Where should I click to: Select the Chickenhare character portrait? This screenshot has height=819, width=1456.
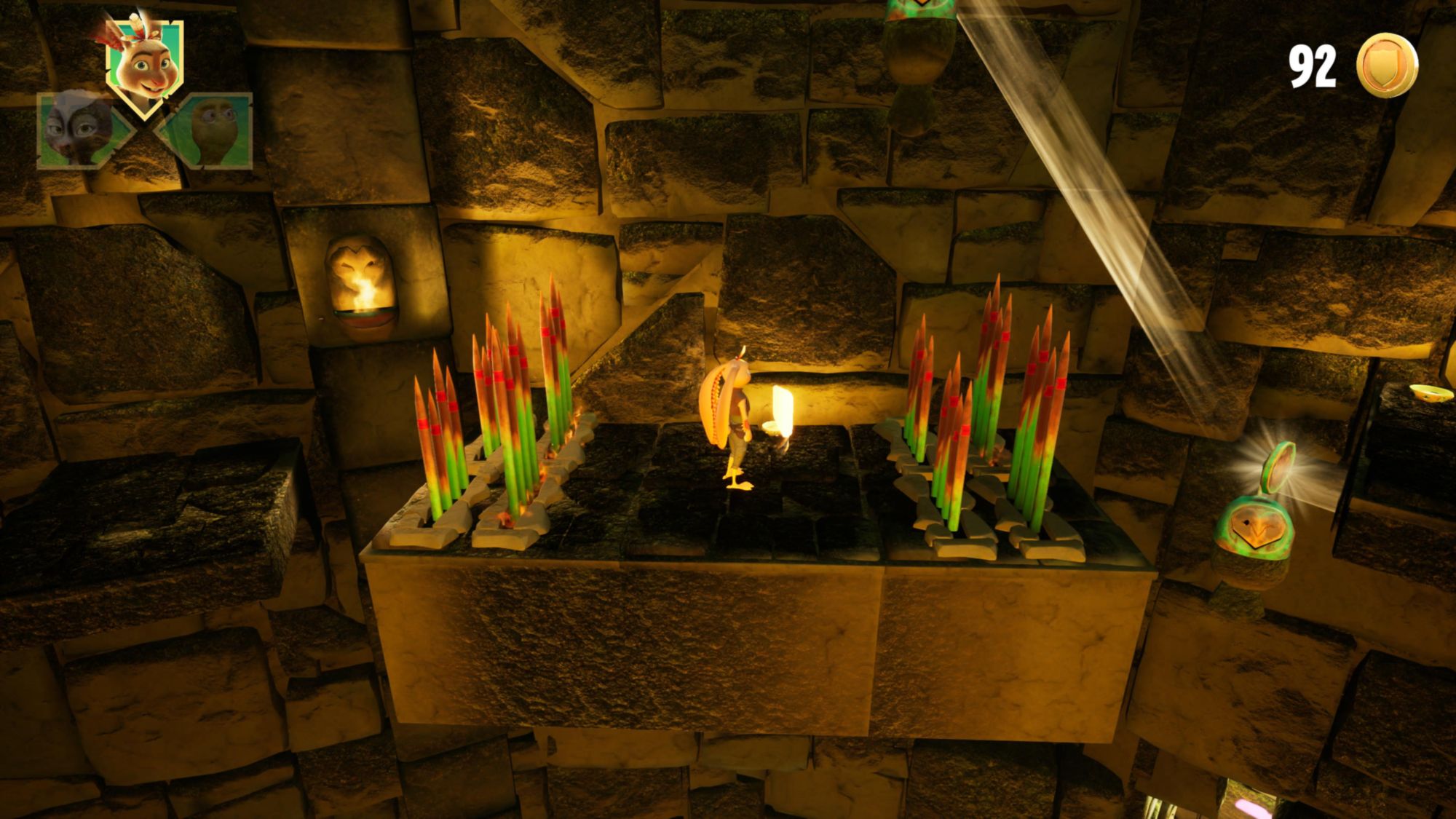coord(144,64)
